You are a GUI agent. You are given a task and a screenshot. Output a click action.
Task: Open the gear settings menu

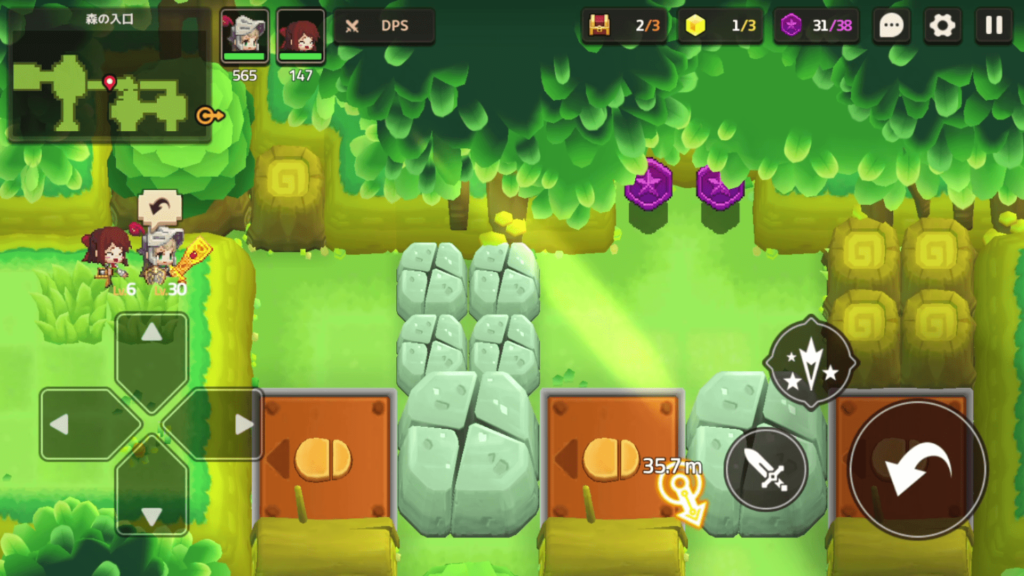tap(942, 26)
